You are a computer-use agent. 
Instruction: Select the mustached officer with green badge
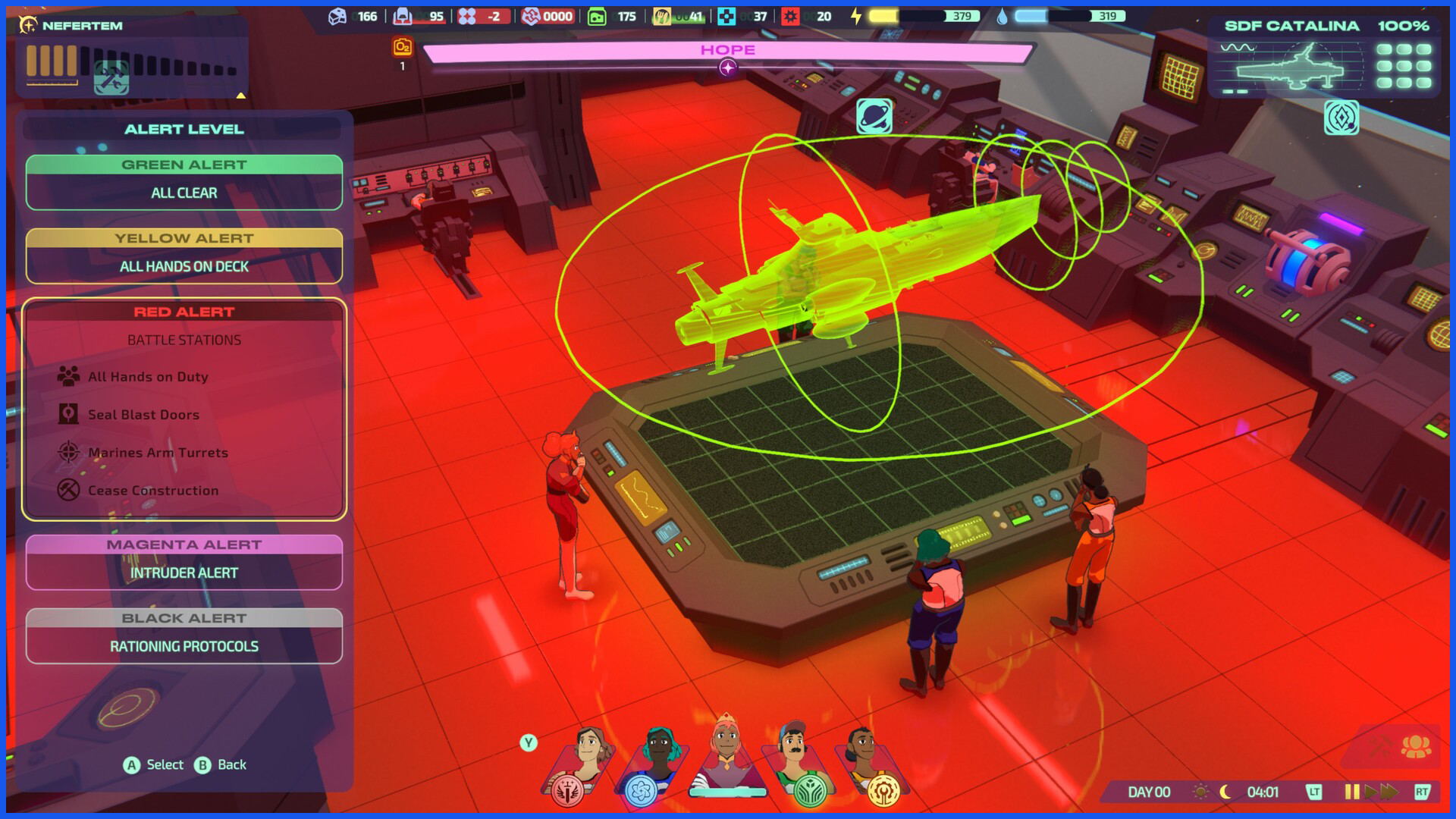799,762
